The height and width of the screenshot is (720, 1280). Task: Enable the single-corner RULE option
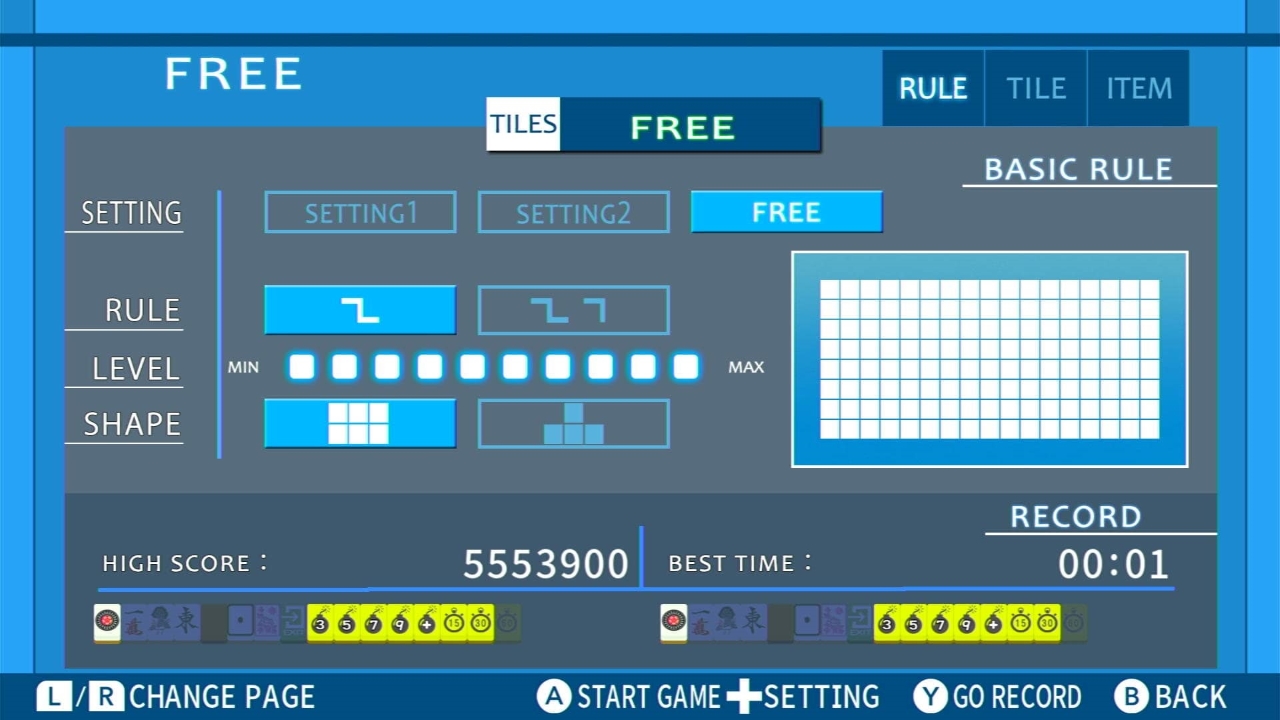pos(360,310)
